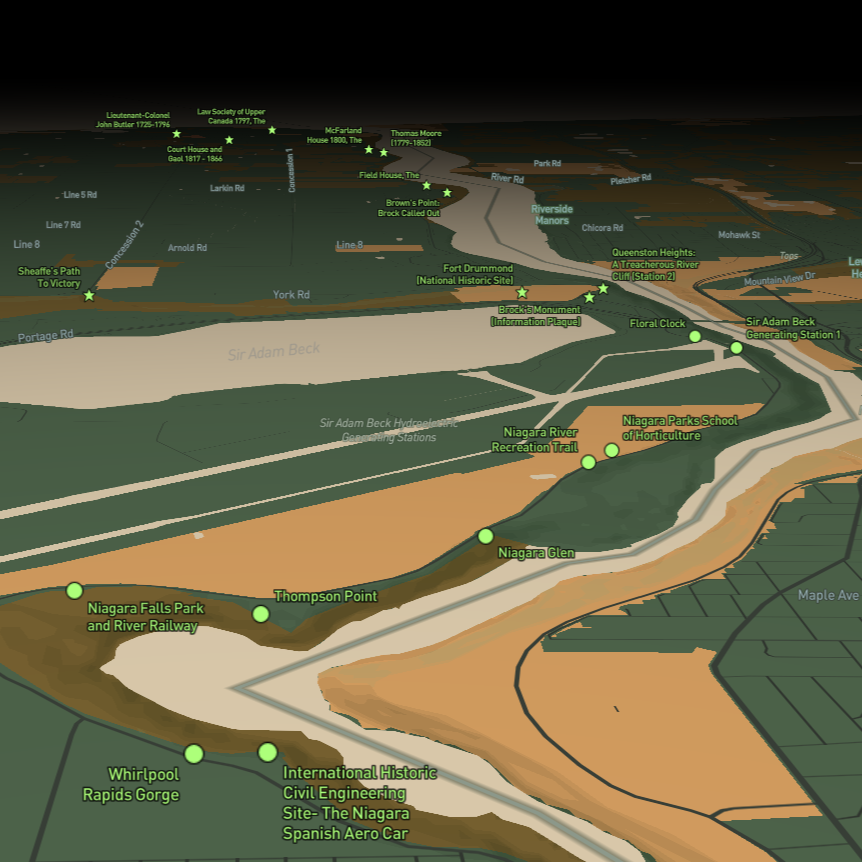The width and height of the screenshot is (862, 862).
Task: Open the Thomas Moore star marker
Action: click(384, 152)
